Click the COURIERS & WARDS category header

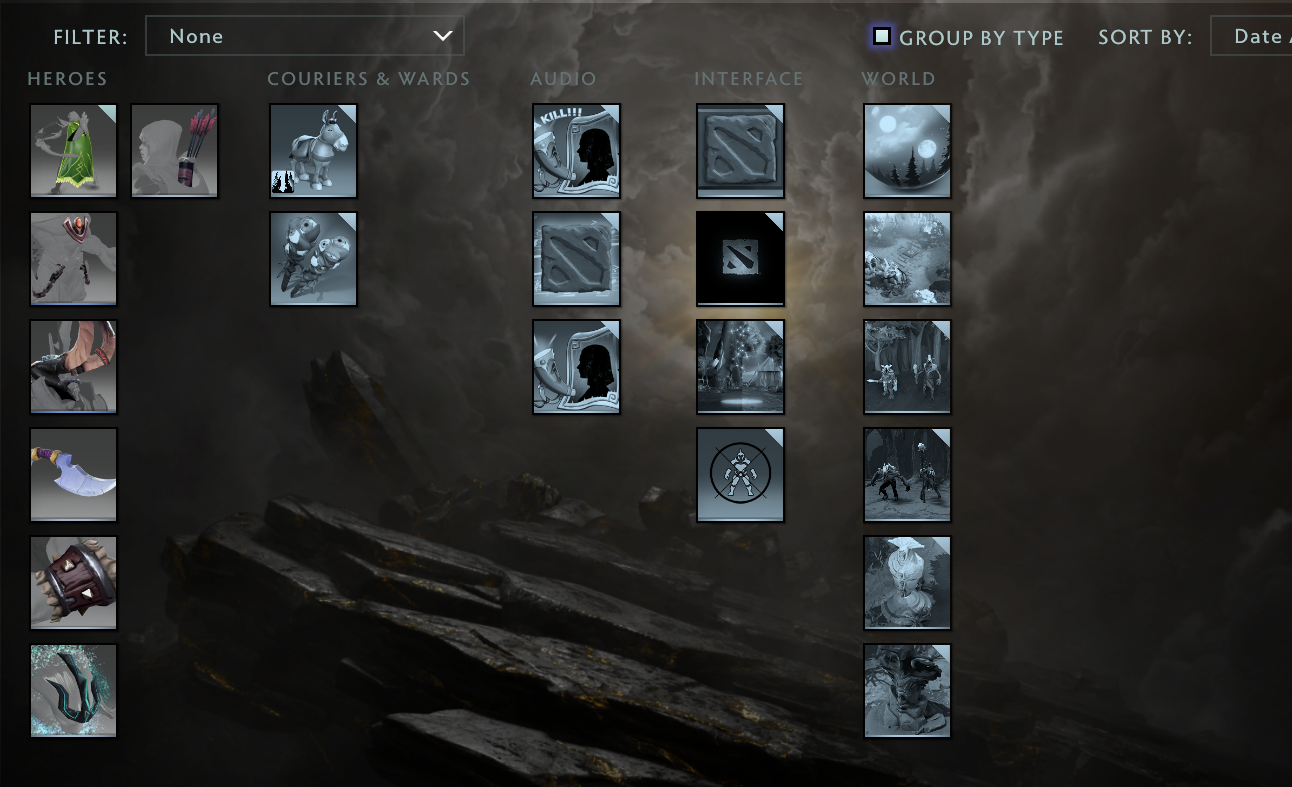tap(368, 78)
